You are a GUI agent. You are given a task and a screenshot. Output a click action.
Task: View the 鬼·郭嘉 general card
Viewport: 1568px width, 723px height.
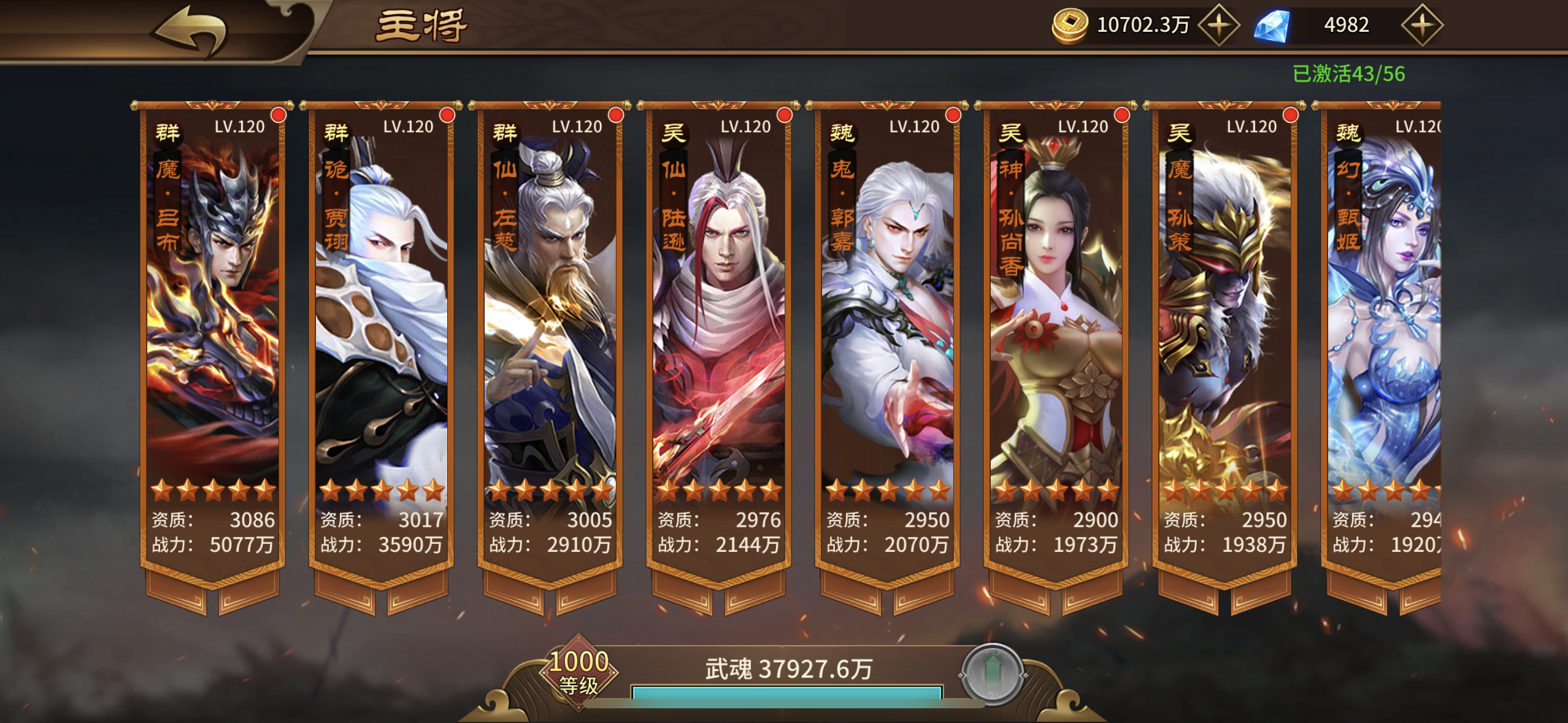887,343
